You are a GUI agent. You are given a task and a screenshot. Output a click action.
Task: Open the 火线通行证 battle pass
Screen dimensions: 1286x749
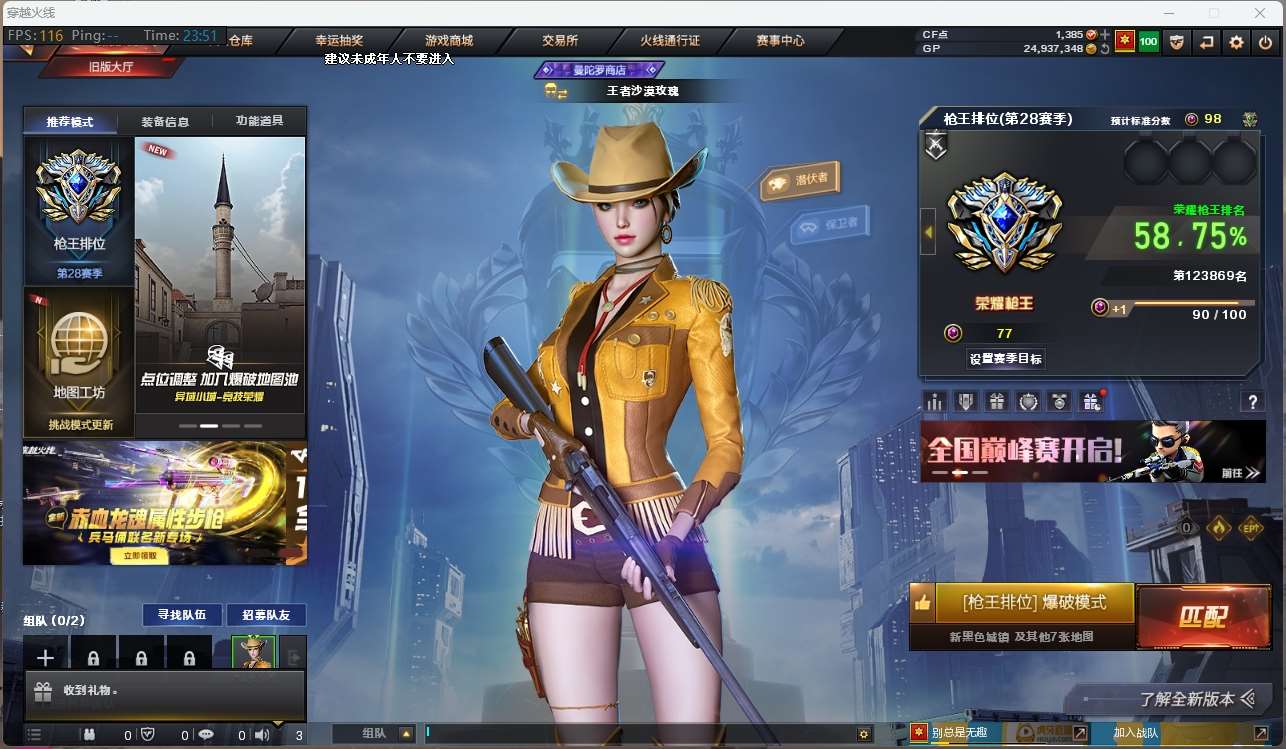[x=670, y=41]
